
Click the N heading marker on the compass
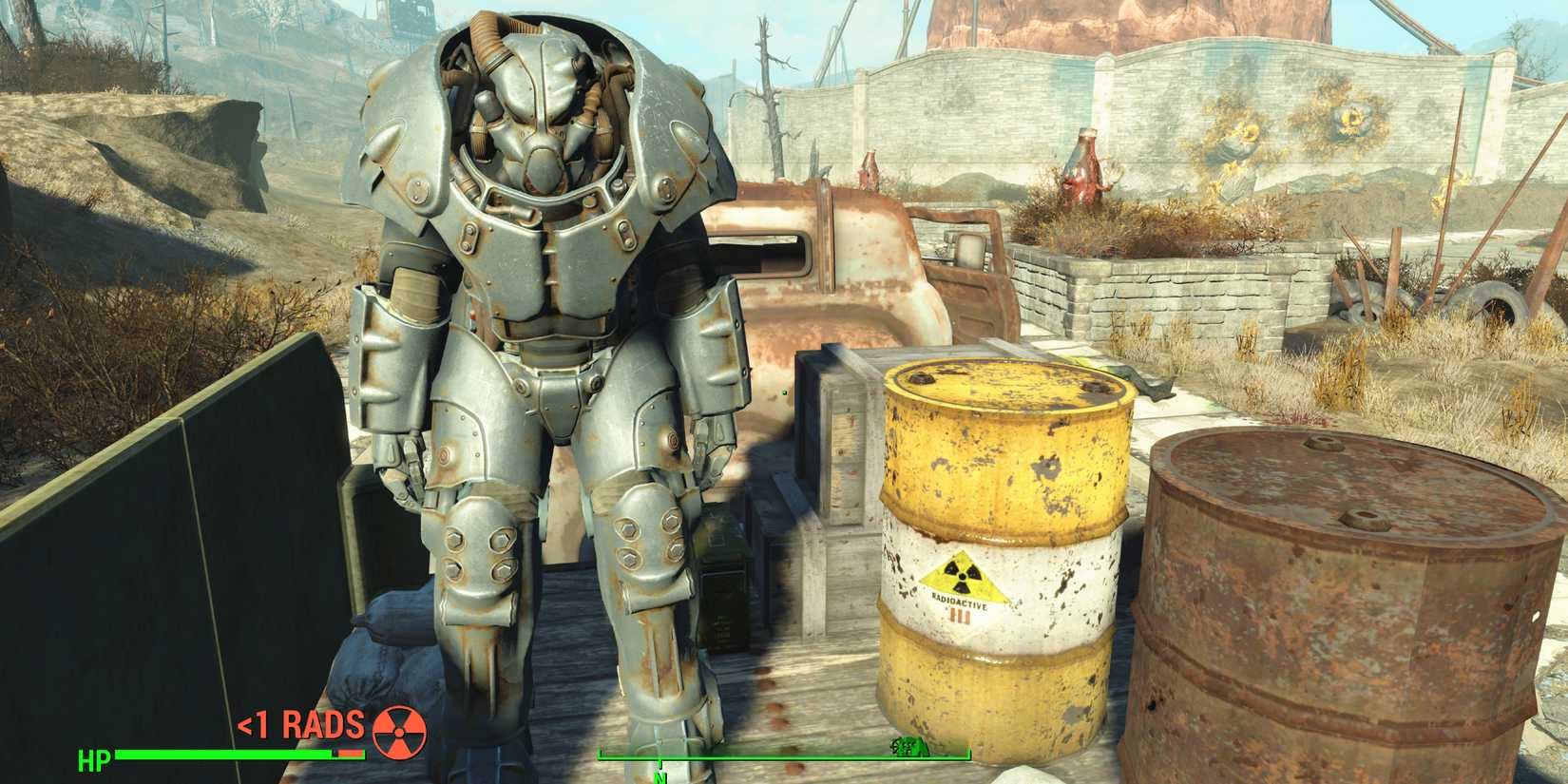tap(660, 774)
